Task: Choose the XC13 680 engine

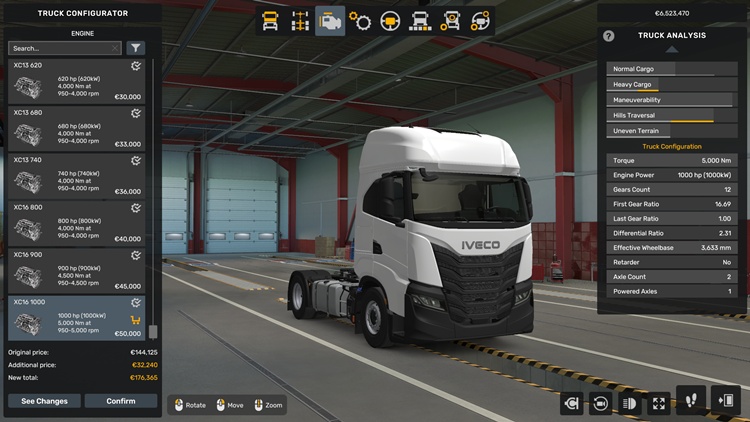Action: (76, 128)
